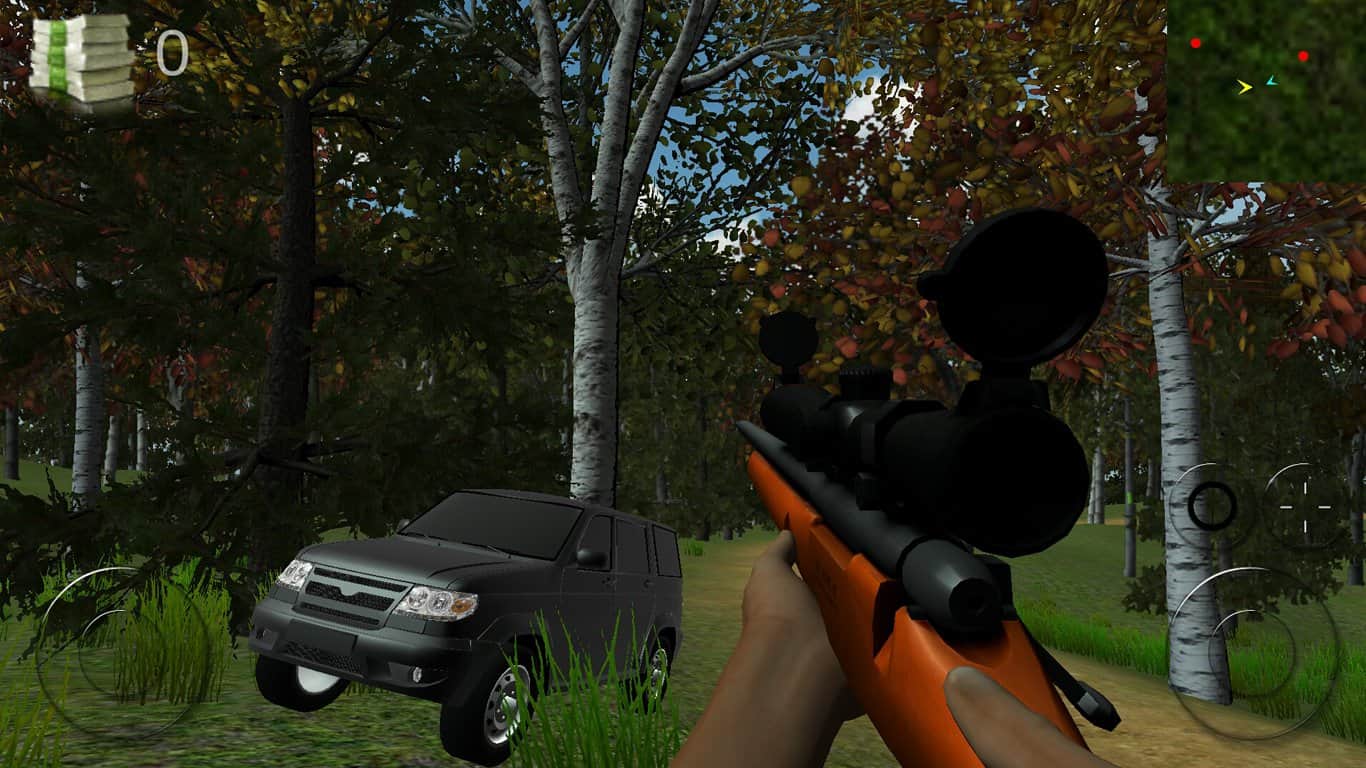Screen dimensions: 1366x768
Task: Activate the scope zoom ring button
Action: tap(1212, 506)
